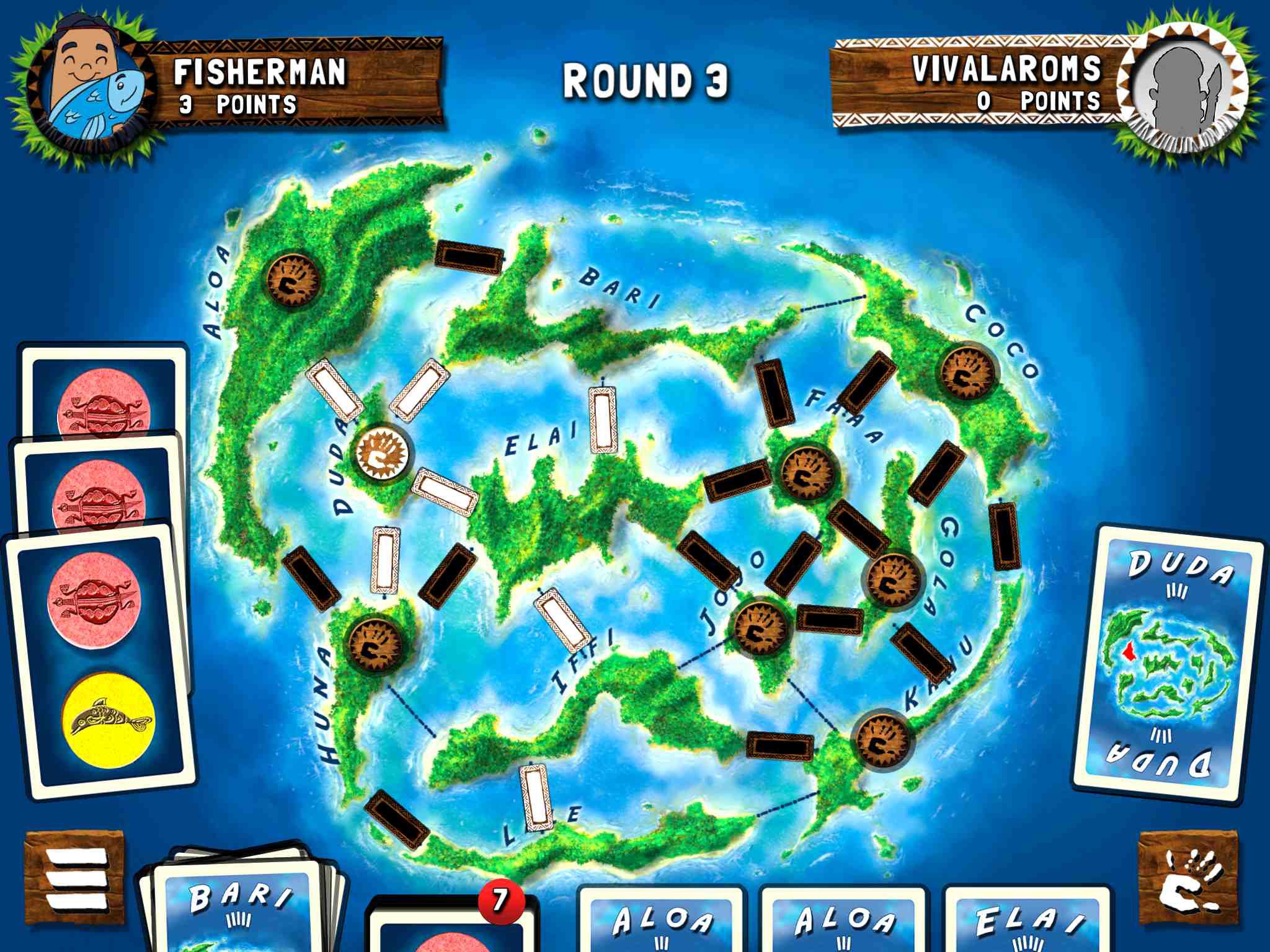
Task: Draw from the deck marked 7
Action: tap(453, 927)
